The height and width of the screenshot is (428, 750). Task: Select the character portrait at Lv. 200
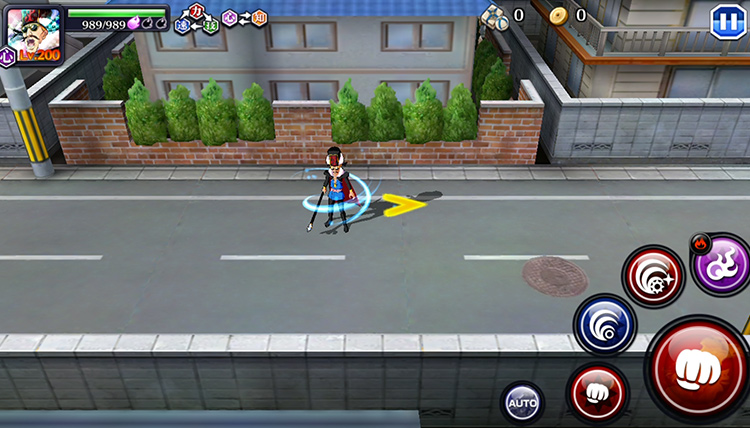pyautogui.click(x=34, y=34)
